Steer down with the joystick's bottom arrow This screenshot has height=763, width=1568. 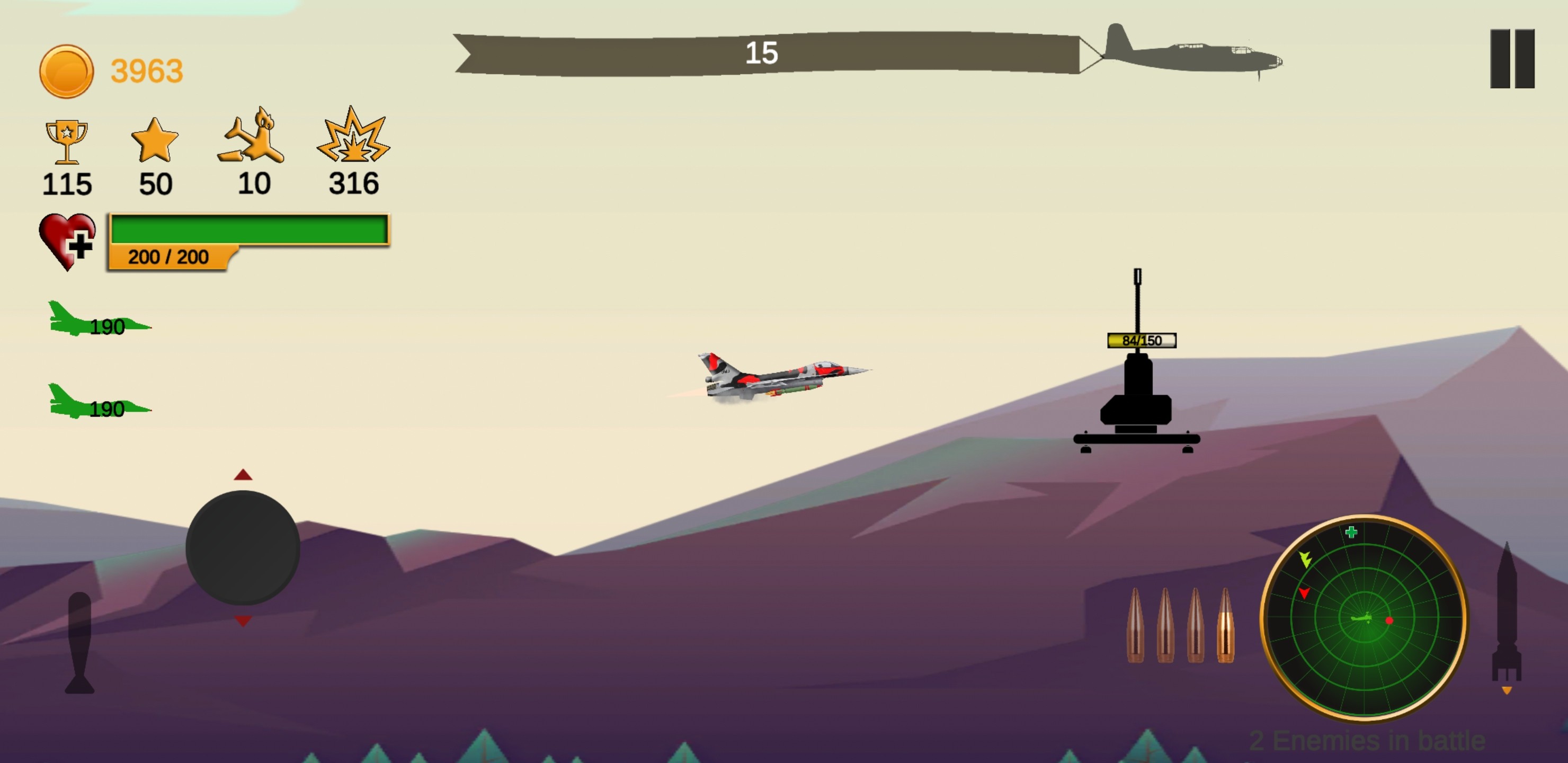pyautogui.click(x=243, y=621)
